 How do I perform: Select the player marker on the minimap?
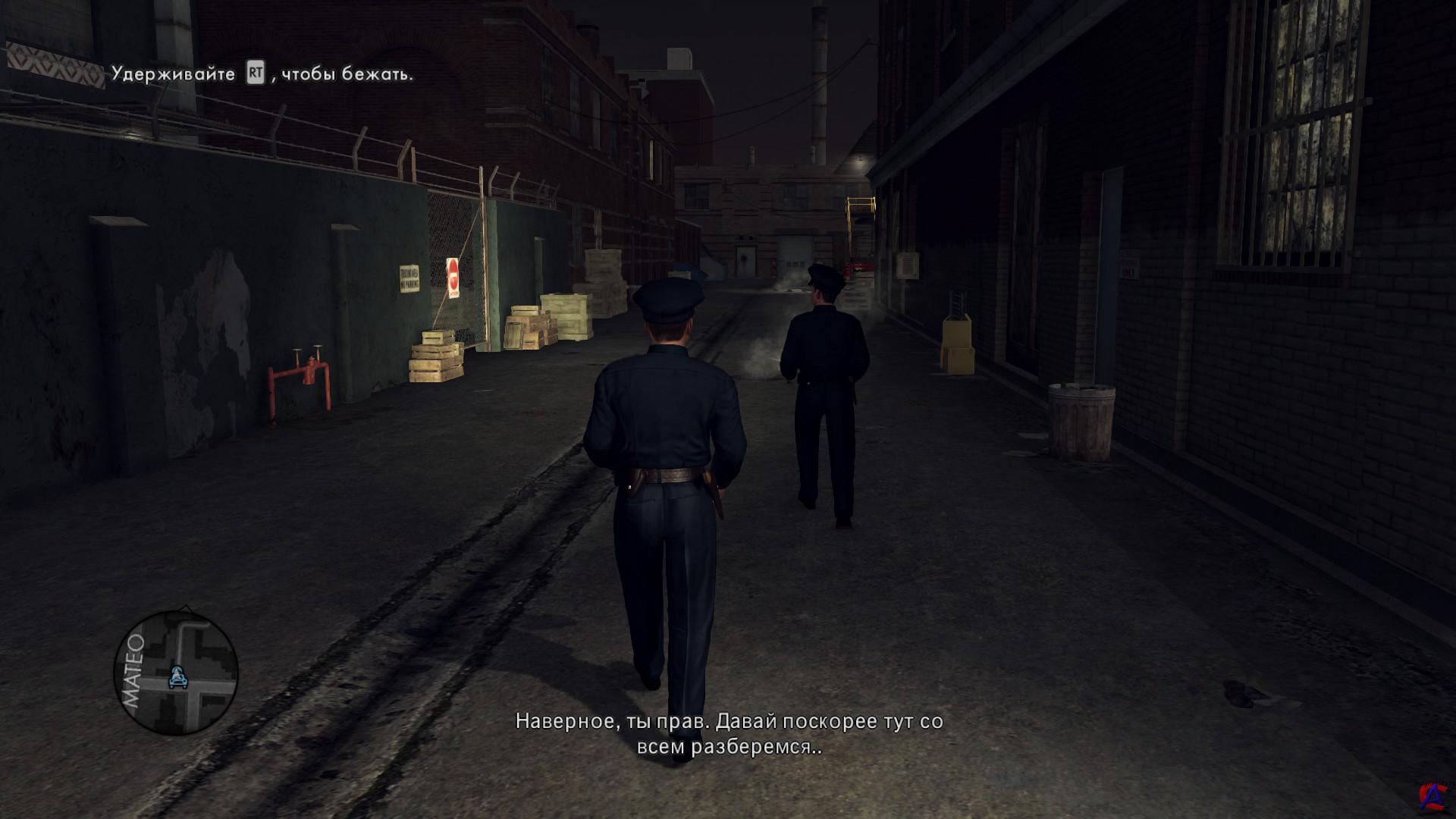[179, 676]
